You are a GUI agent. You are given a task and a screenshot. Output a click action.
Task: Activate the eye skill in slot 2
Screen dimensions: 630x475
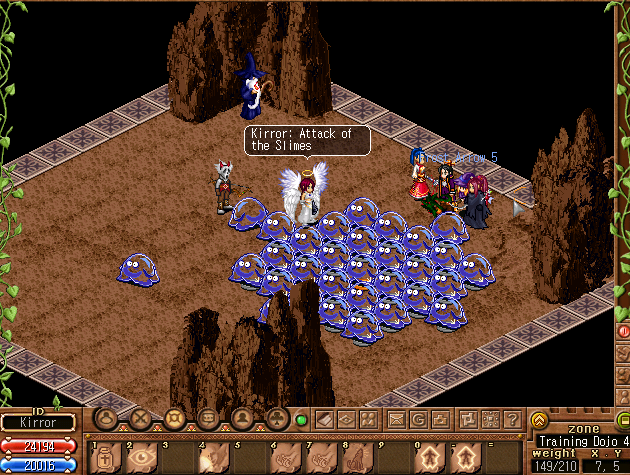[141, 457]
